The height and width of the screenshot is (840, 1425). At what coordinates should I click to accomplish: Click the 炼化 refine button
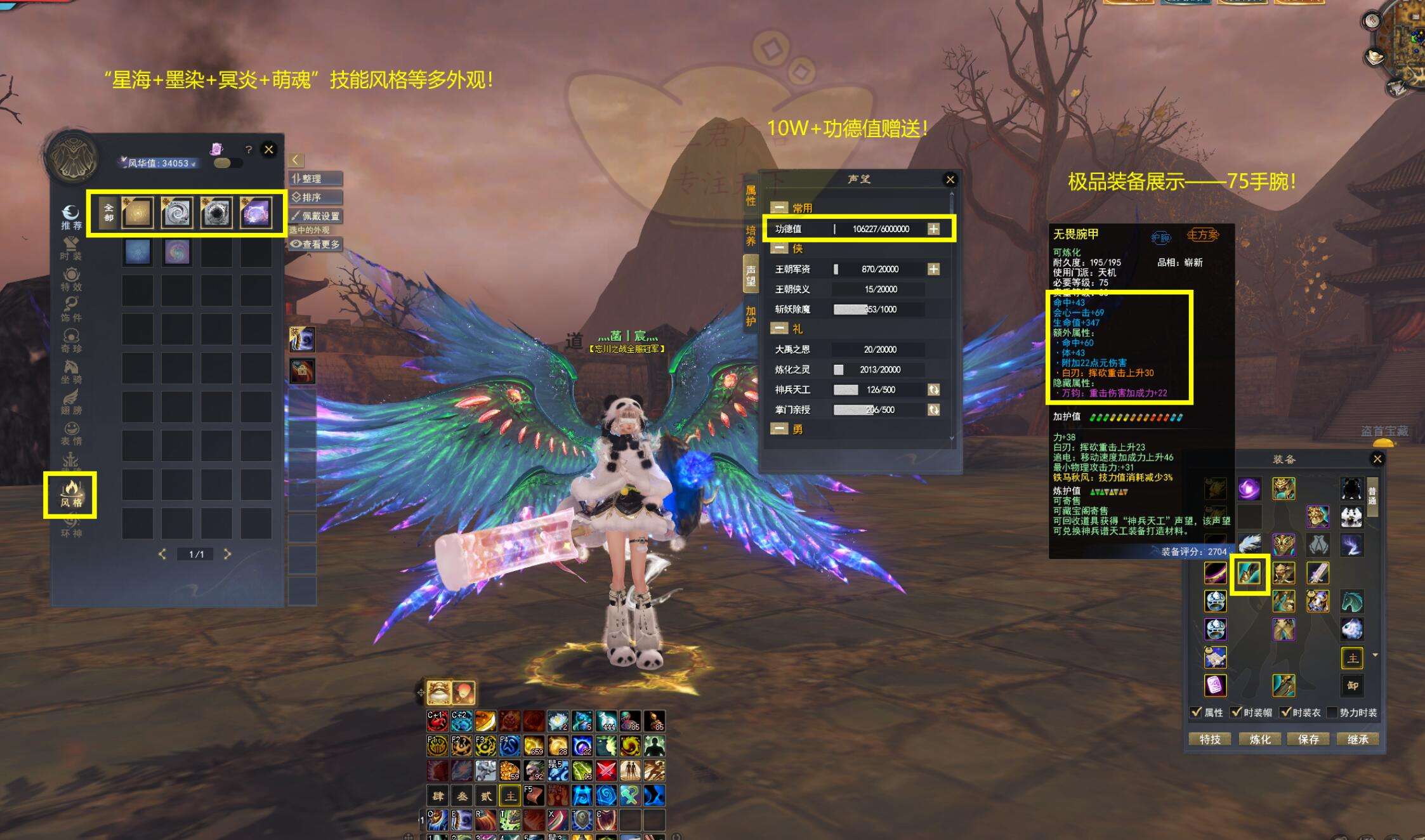coord(1259,739)
